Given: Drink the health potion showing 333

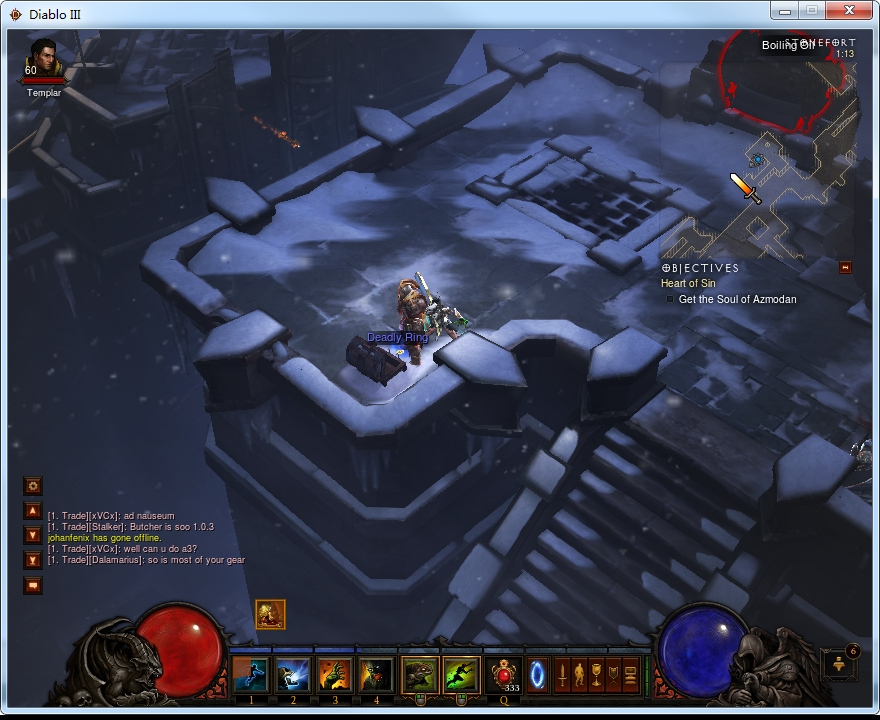Looking at the screenshot, I should pyautogui.click(x=503, y=675).
